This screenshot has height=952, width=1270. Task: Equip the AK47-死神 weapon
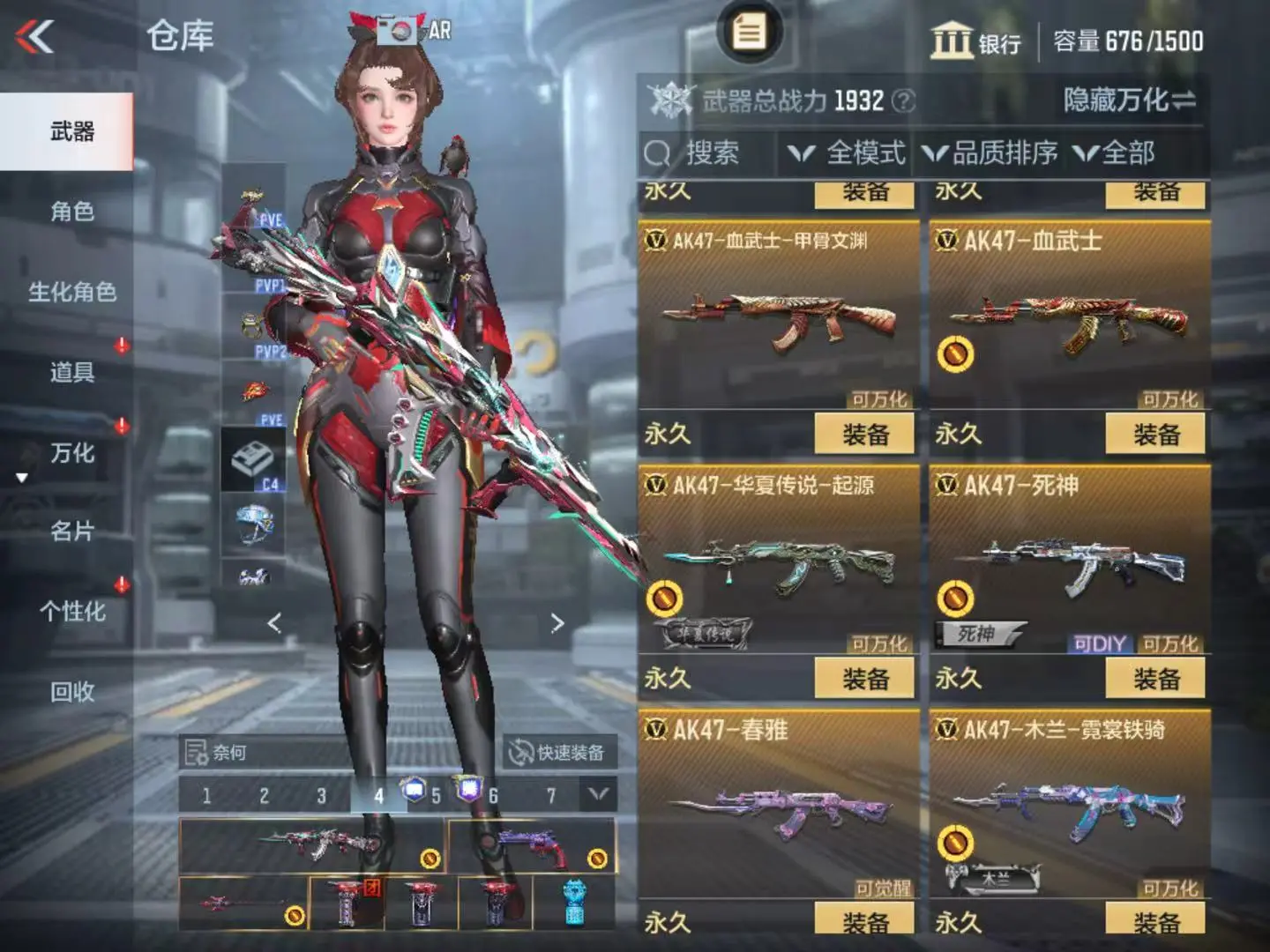pyautogui.click(x=1155, y=679)
